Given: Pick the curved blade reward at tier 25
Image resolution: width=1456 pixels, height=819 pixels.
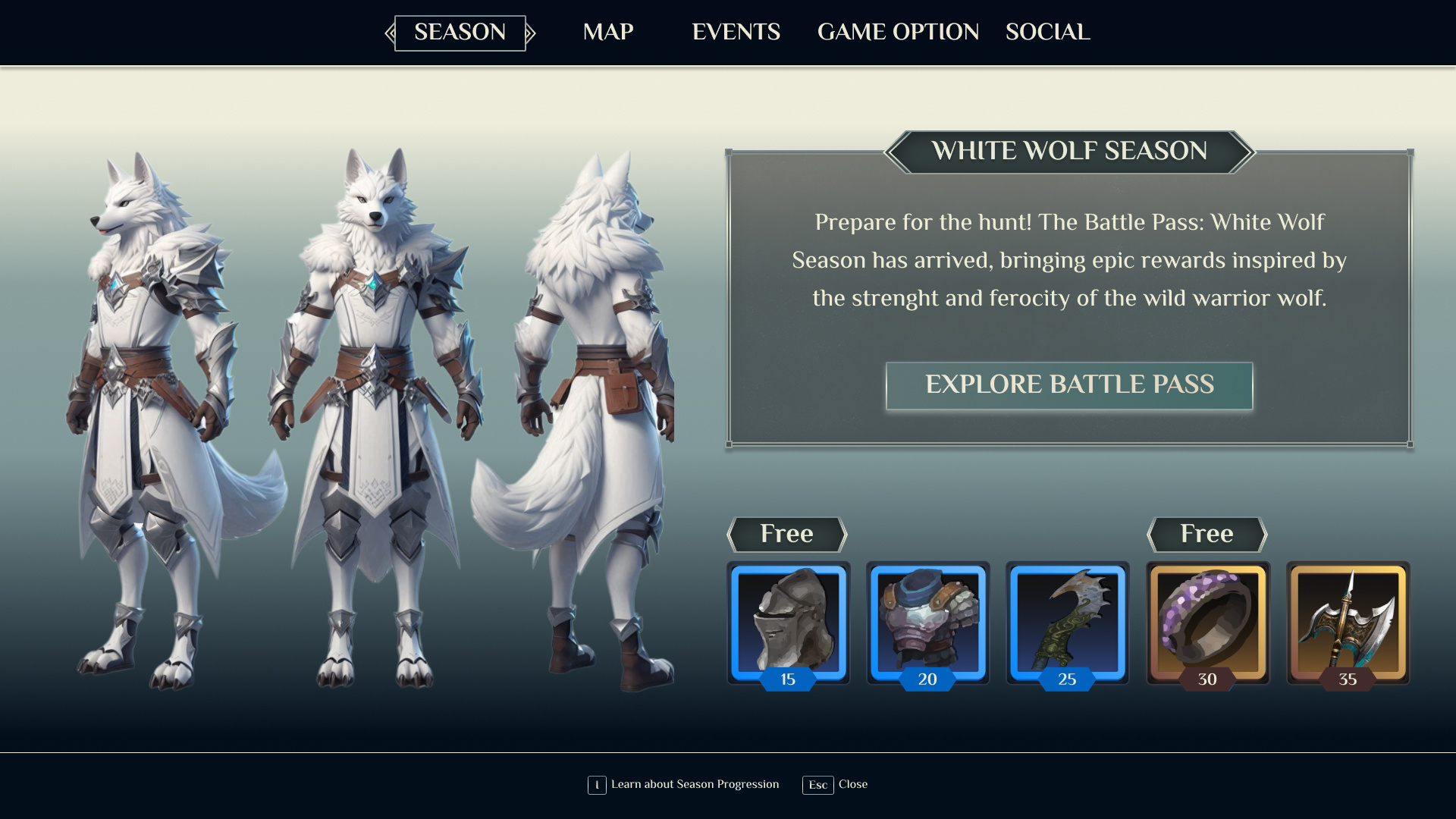Looking at the screenshot, I should tap(1067, 622).
